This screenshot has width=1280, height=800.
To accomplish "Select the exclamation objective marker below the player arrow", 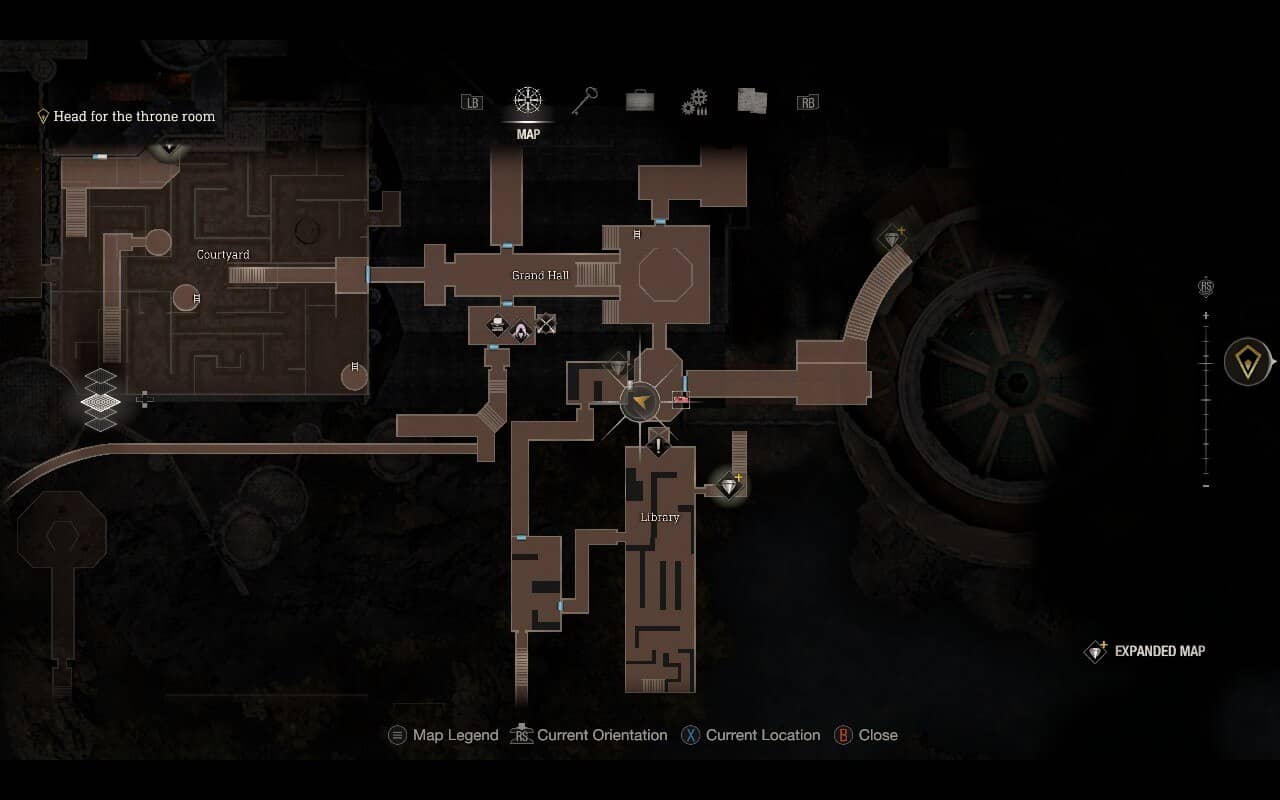I will click(657, 444).
